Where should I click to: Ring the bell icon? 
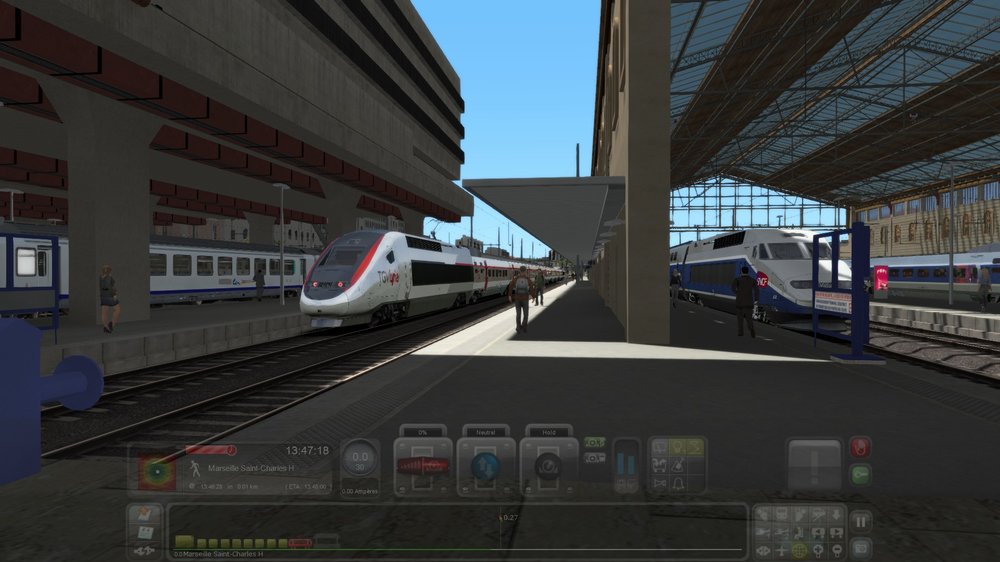[x=677, y=484]
